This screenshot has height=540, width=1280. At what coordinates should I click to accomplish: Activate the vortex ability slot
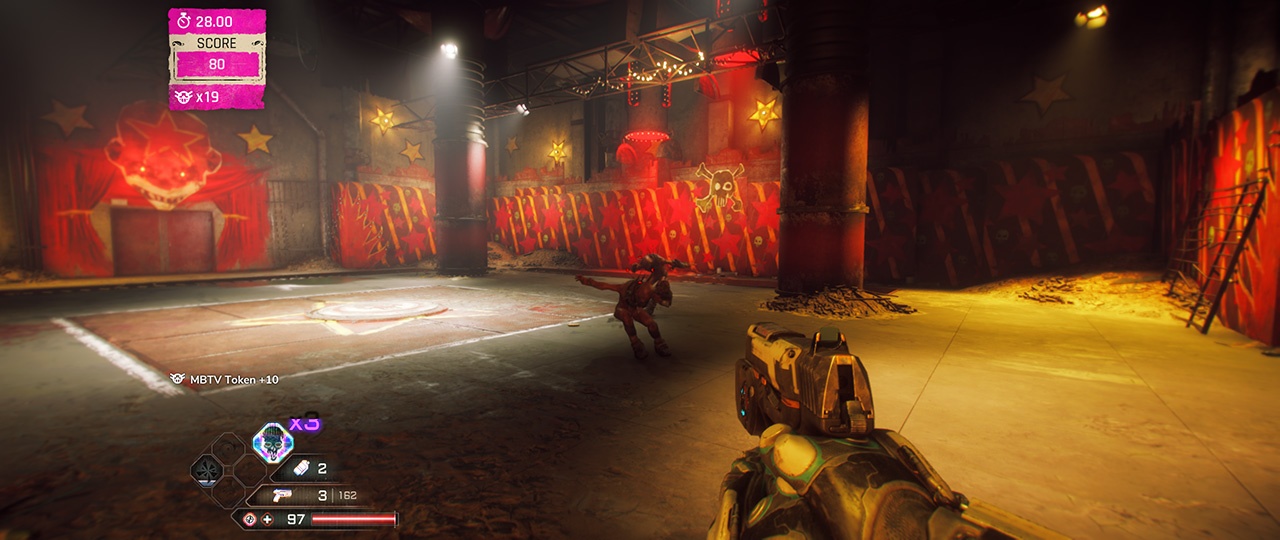click(x=206, y=468)
